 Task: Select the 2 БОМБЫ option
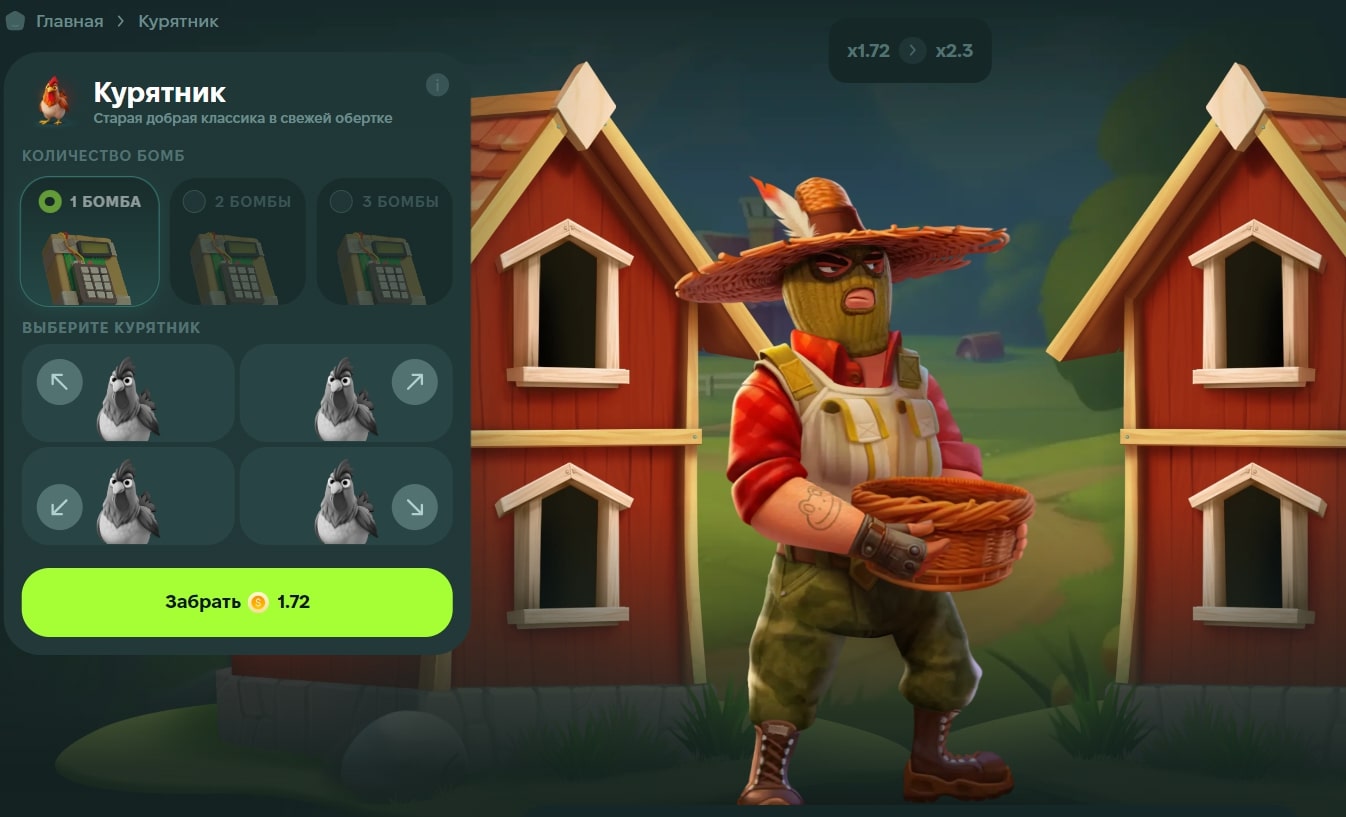click(192, 201)
